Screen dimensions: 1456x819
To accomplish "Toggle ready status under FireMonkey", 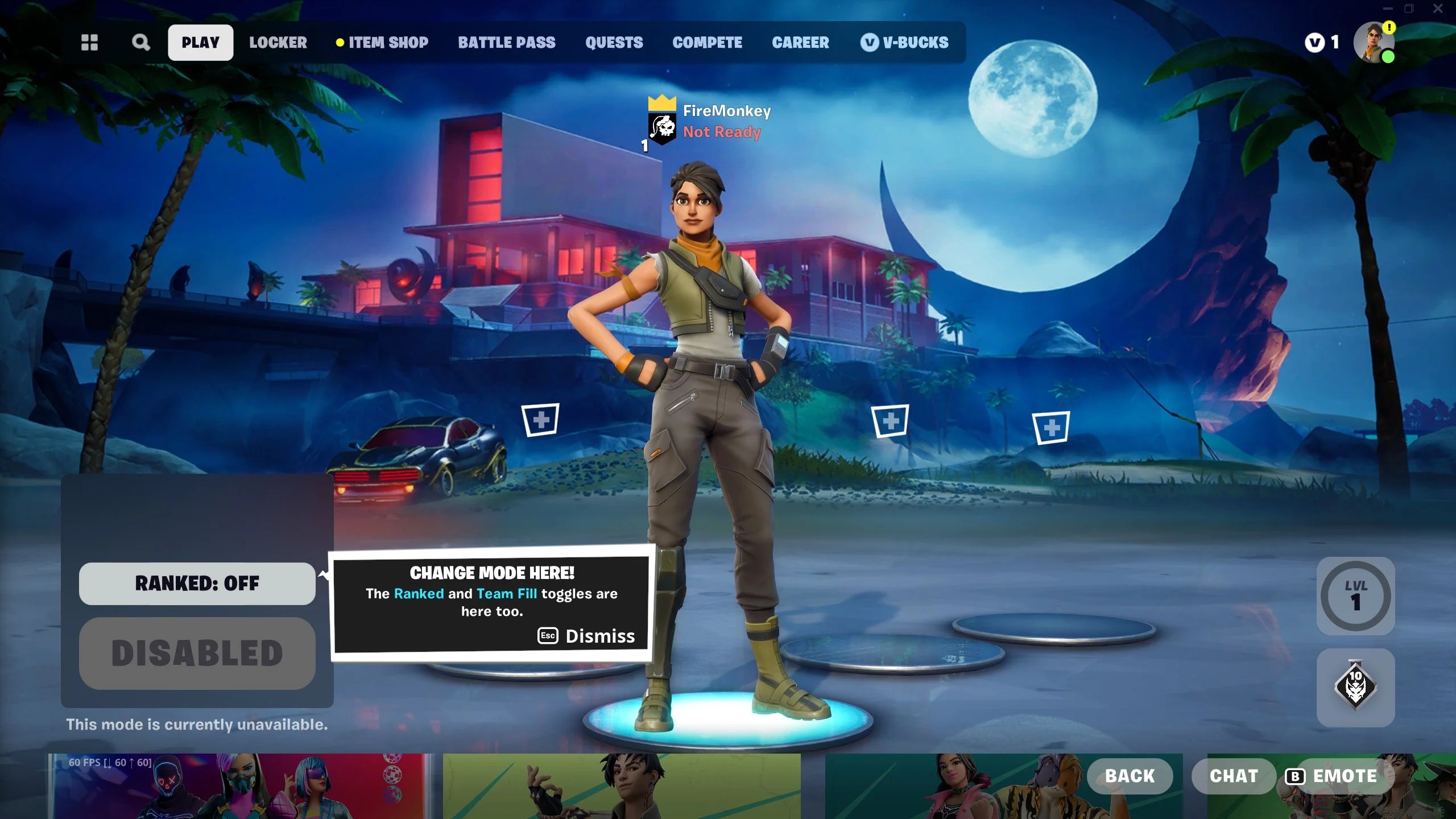I will coord(721,132).
